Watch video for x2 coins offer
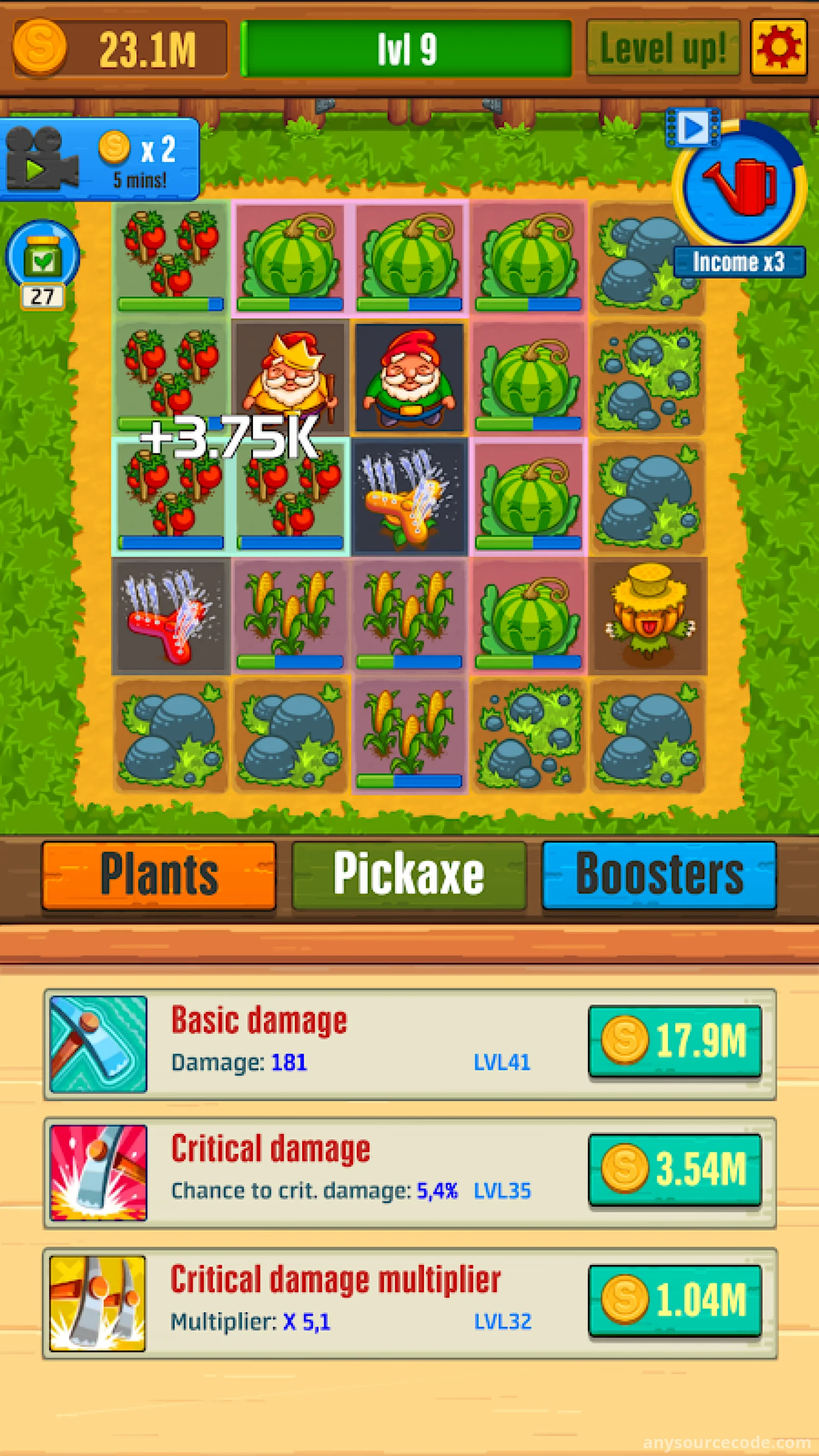The width and height of the screenshot is (819, 1456). pos(99,159)
